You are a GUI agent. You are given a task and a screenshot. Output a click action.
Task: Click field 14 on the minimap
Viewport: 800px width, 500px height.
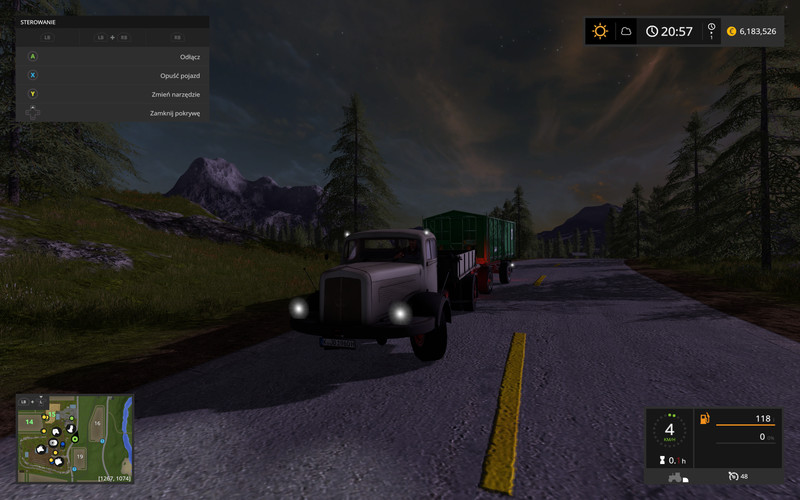pos(29,422)
